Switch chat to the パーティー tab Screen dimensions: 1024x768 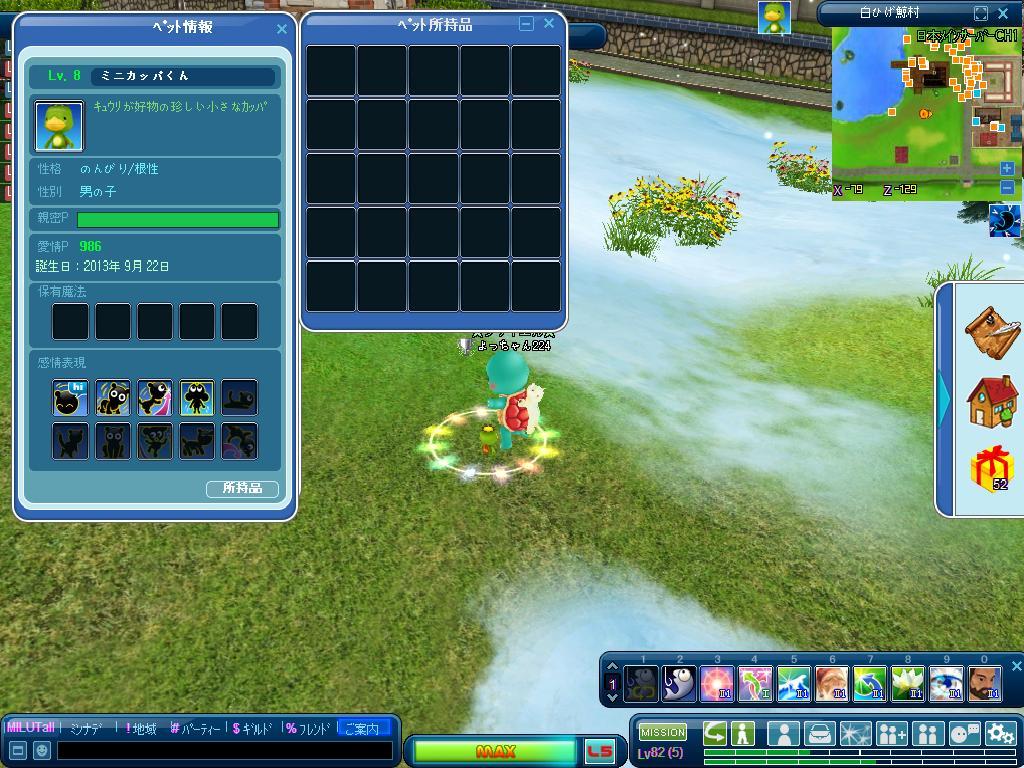coord(199,729)
